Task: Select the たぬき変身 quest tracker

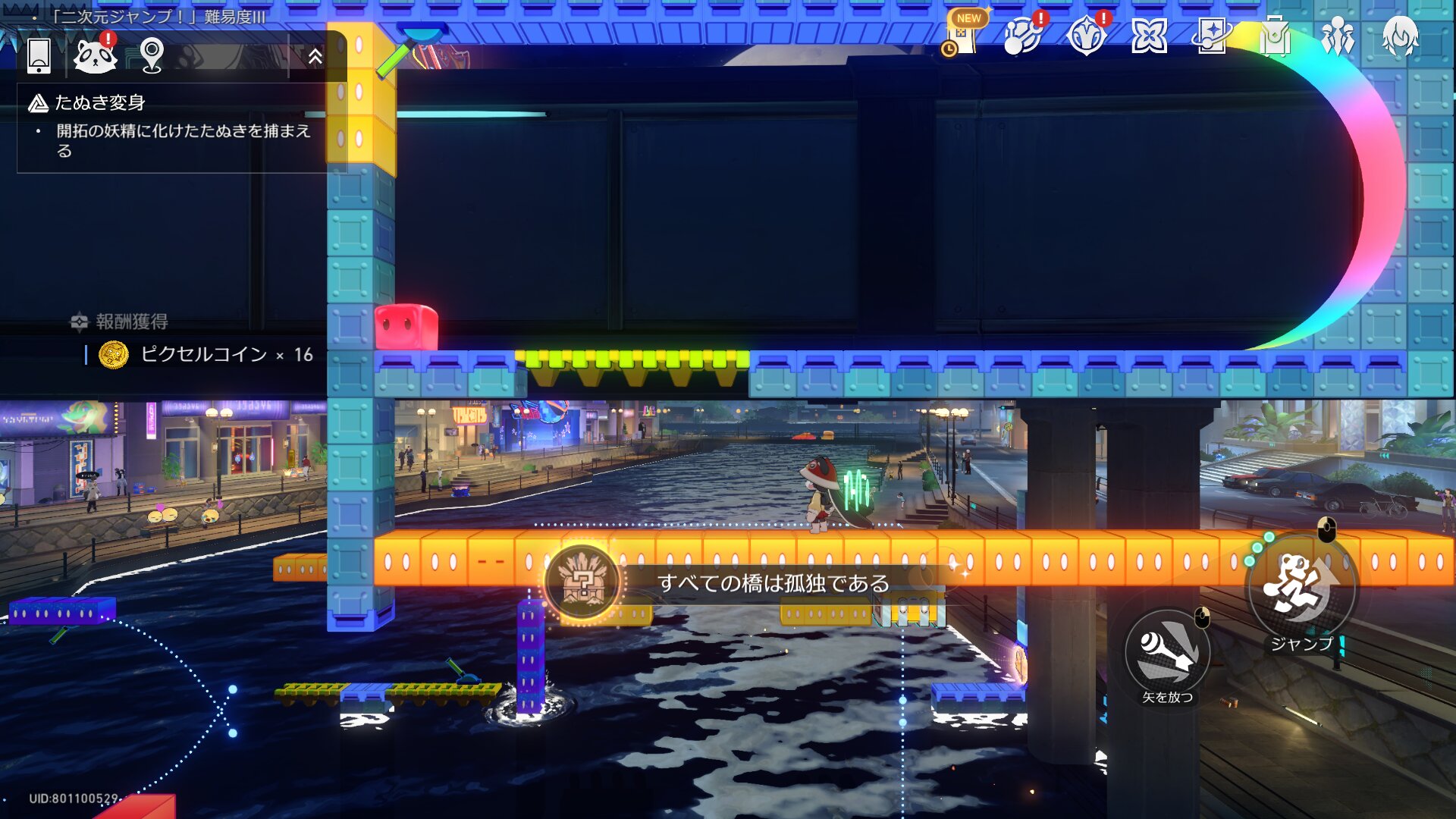Action: coord(100,103)
